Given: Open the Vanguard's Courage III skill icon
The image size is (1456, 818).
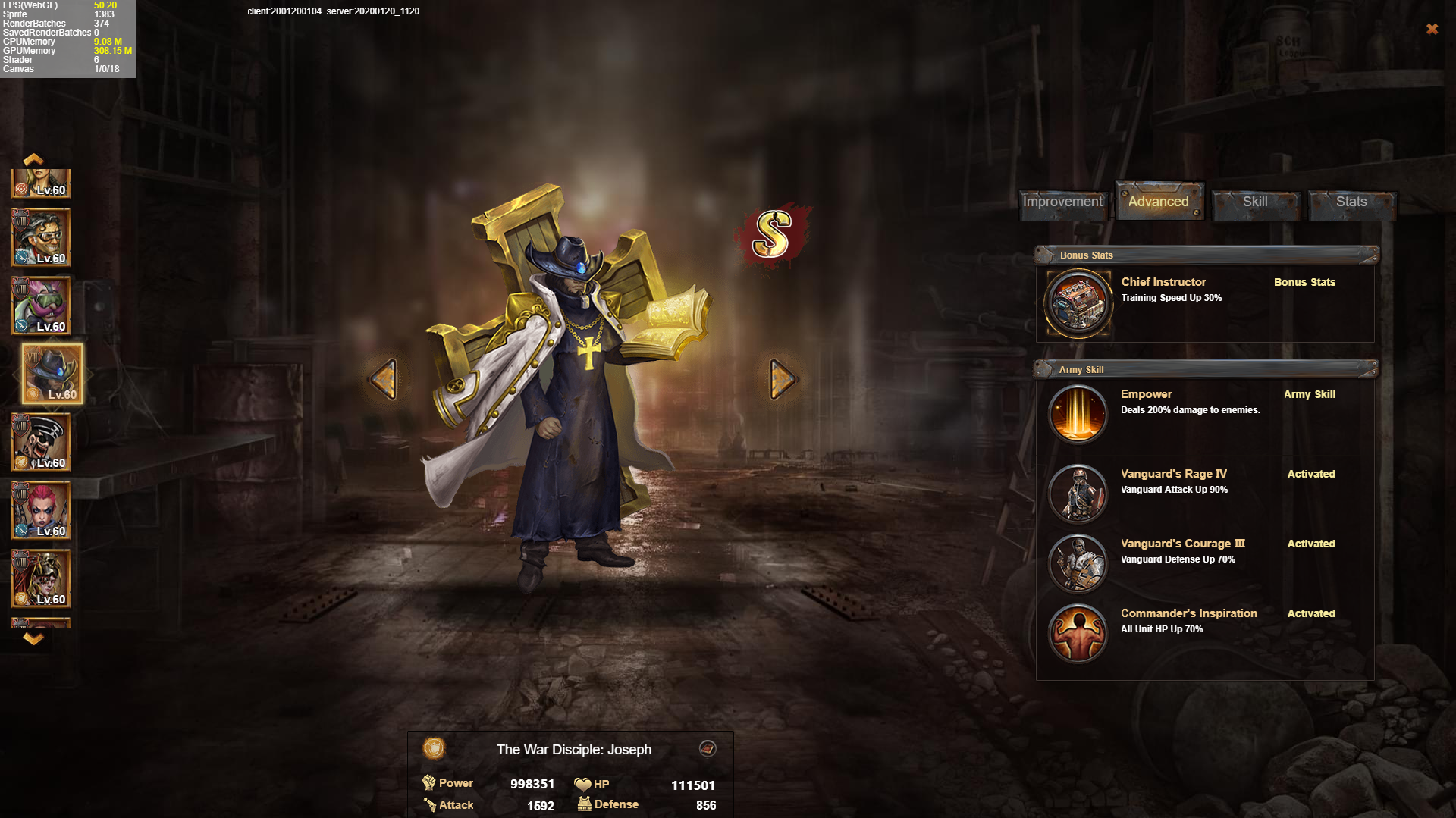Looking at the screenshot, I should click(1078, 563).
